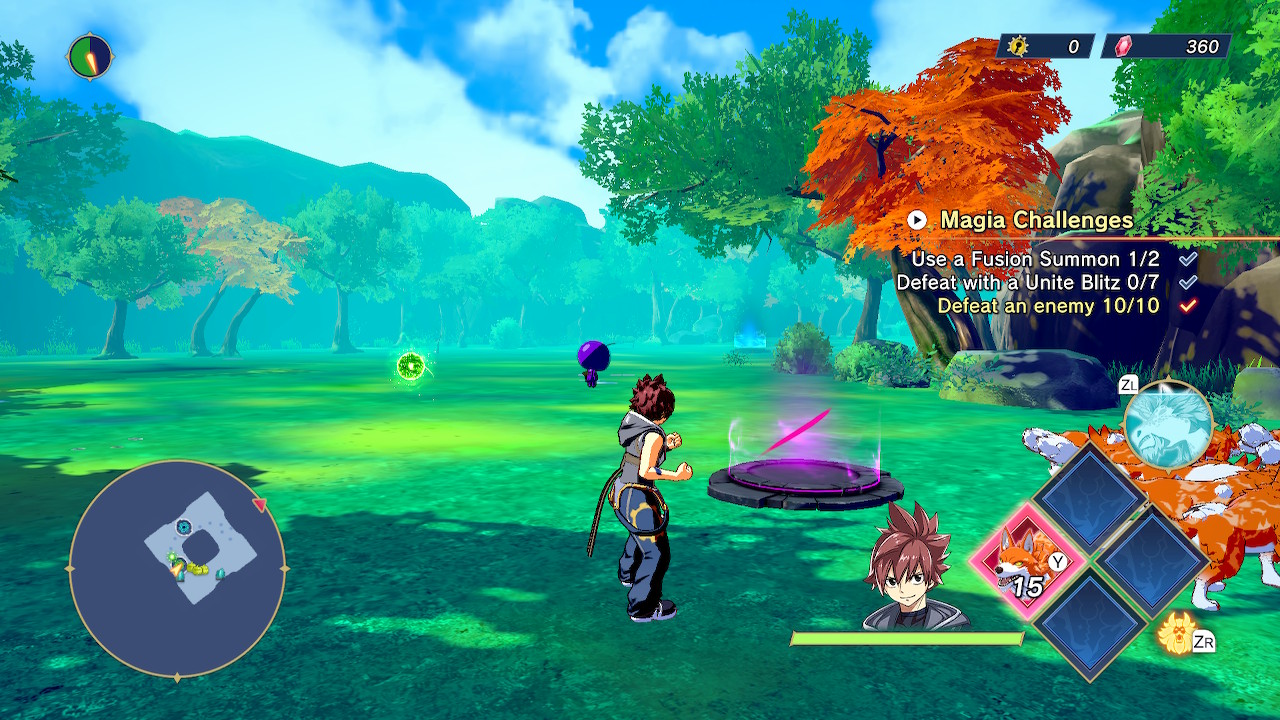The height and width of the screenshot is (720, 1280).
Task: Click the compass icon
Action: [x=90, y=57]
